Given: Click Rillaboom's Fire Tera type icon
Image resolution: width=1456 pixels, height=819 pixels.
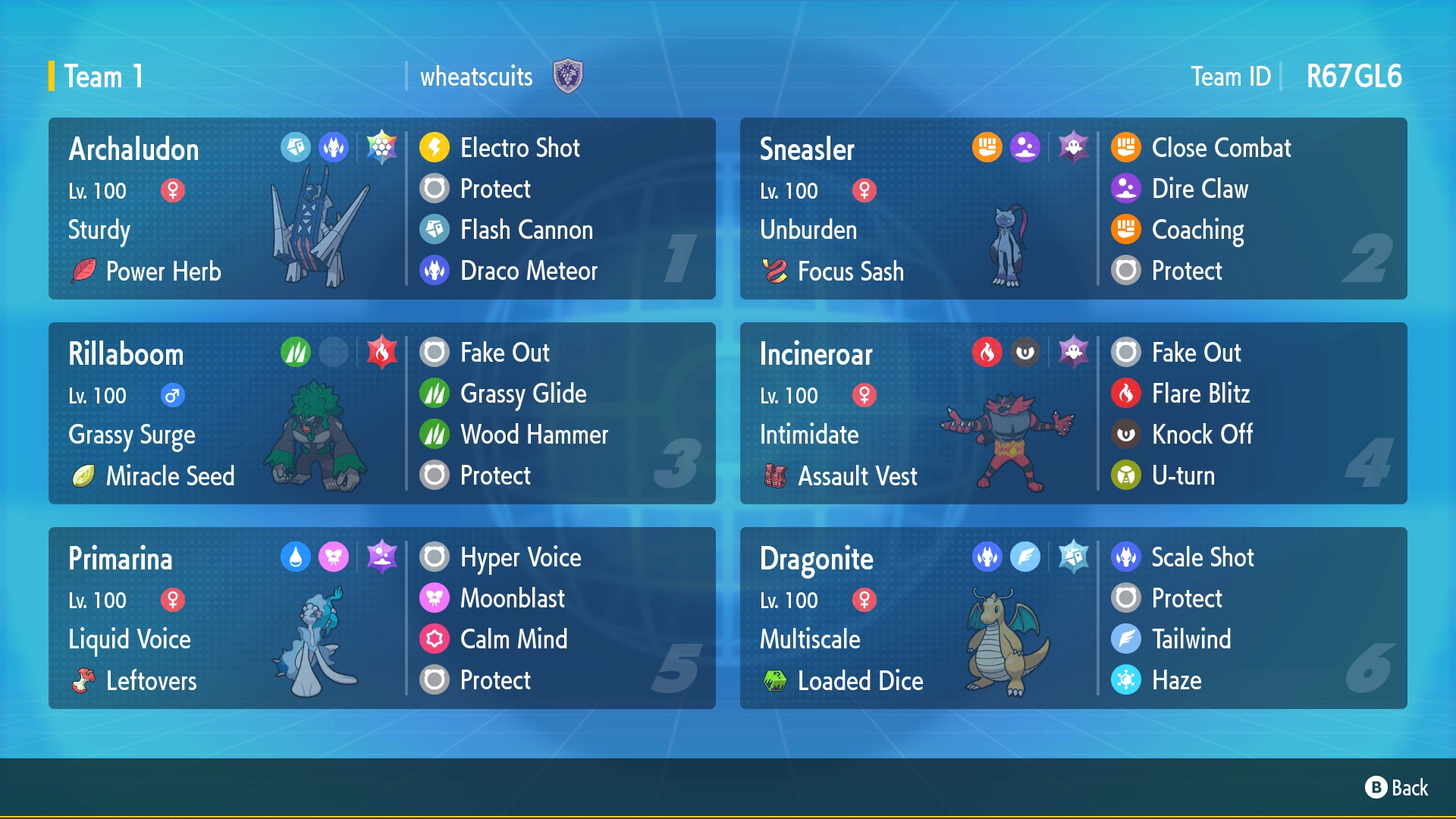Looking at the screenshot, I should [x=381, y=352].
